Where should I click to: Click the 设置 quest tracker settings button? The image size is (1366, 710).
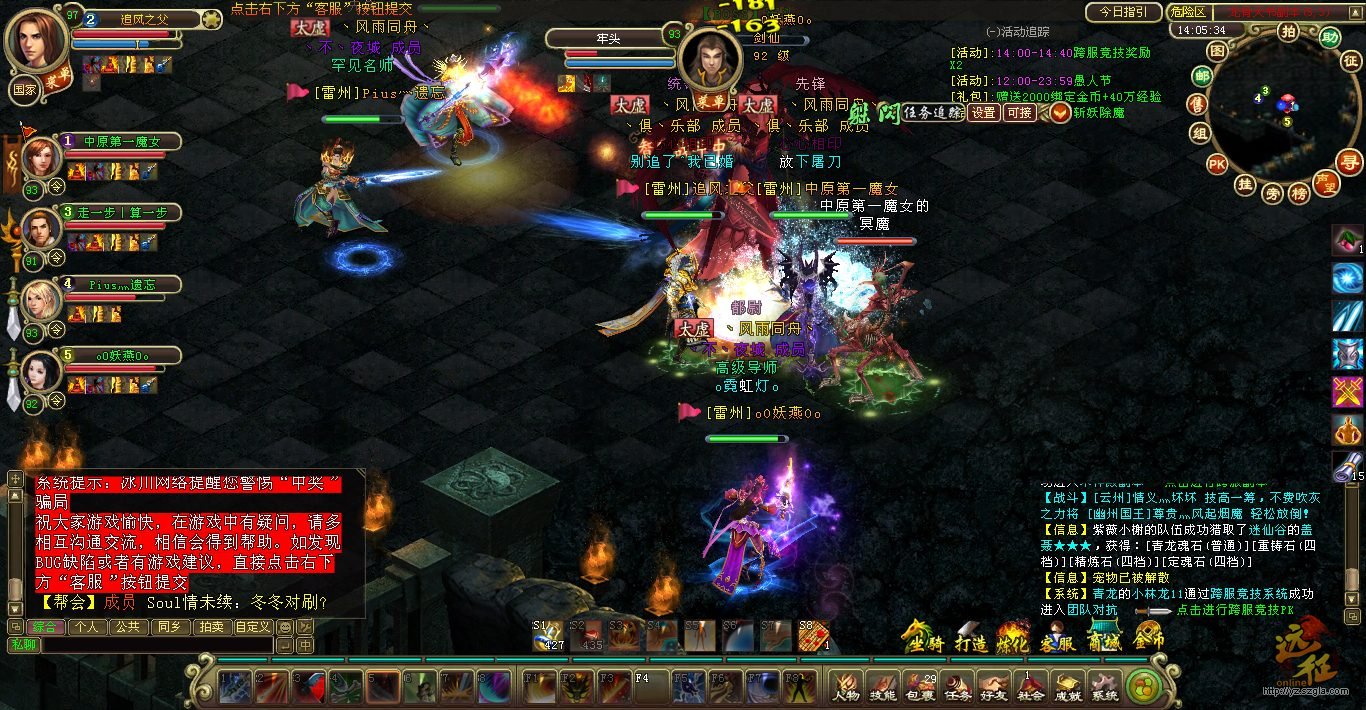tap(984, 113)
